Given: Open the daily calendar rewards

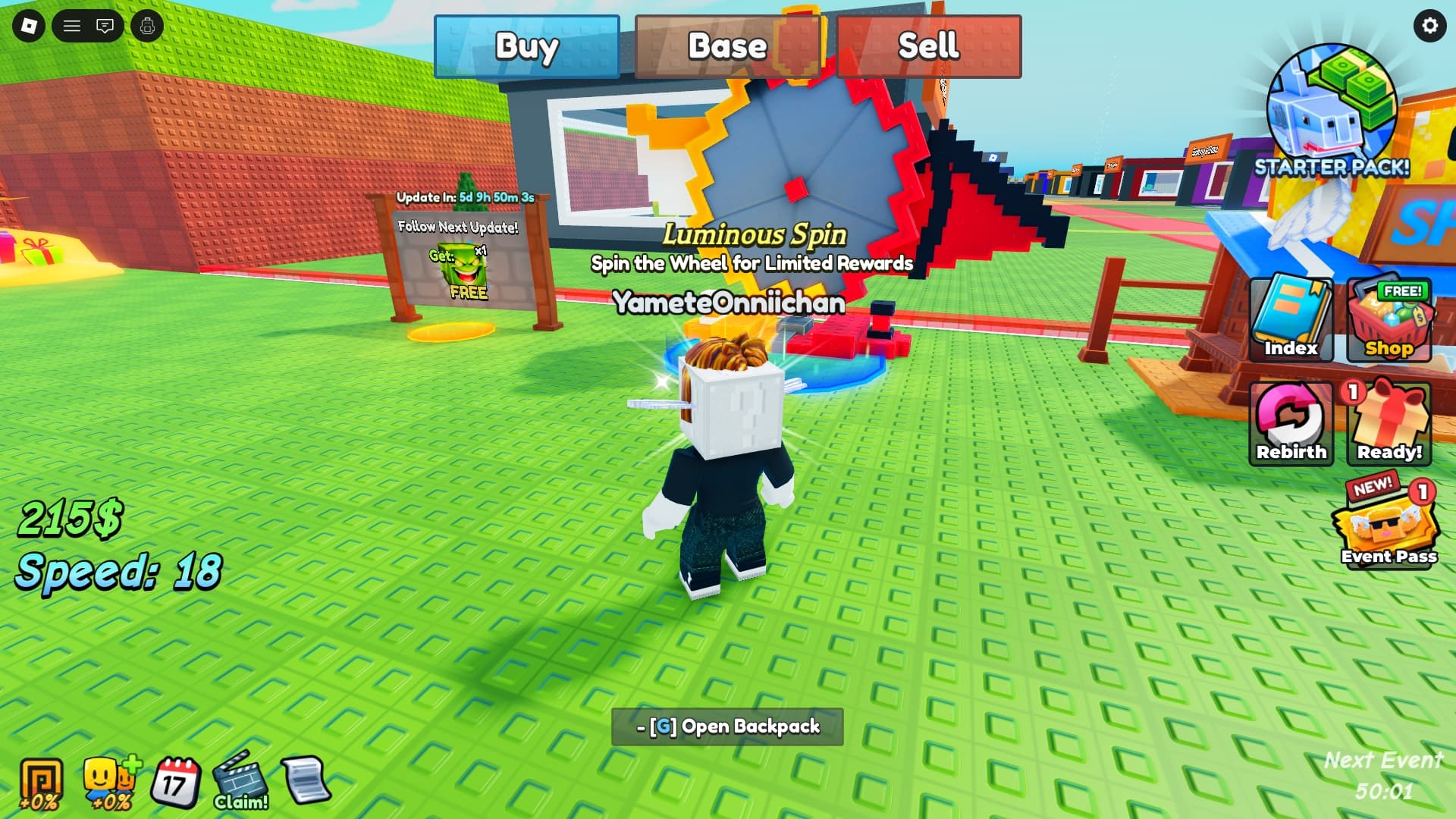Looking at the screenshot, I should pyautogui.click(x=177, y=781).
